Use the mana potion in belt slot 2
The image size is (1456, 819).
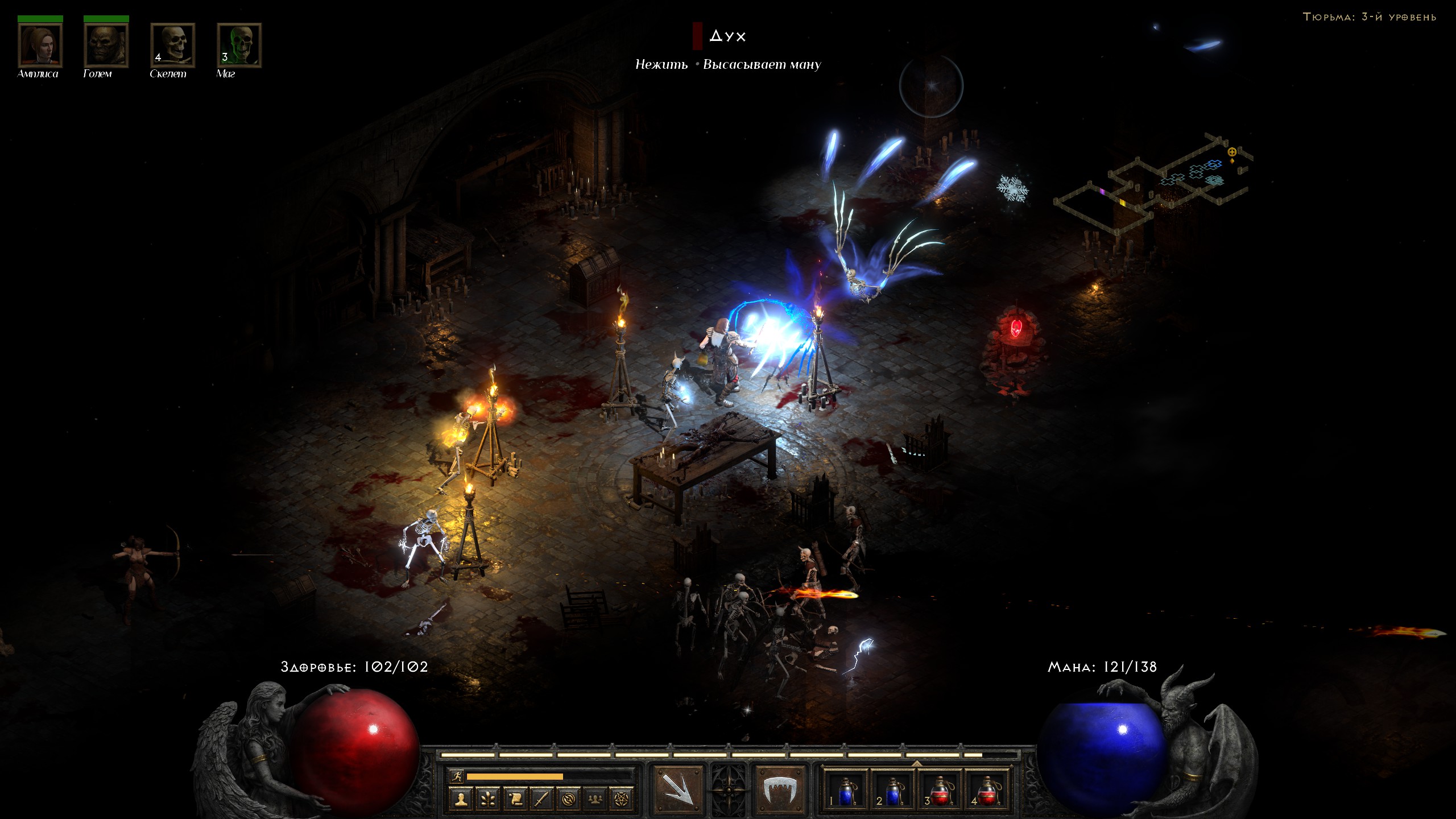coord(893,790)
